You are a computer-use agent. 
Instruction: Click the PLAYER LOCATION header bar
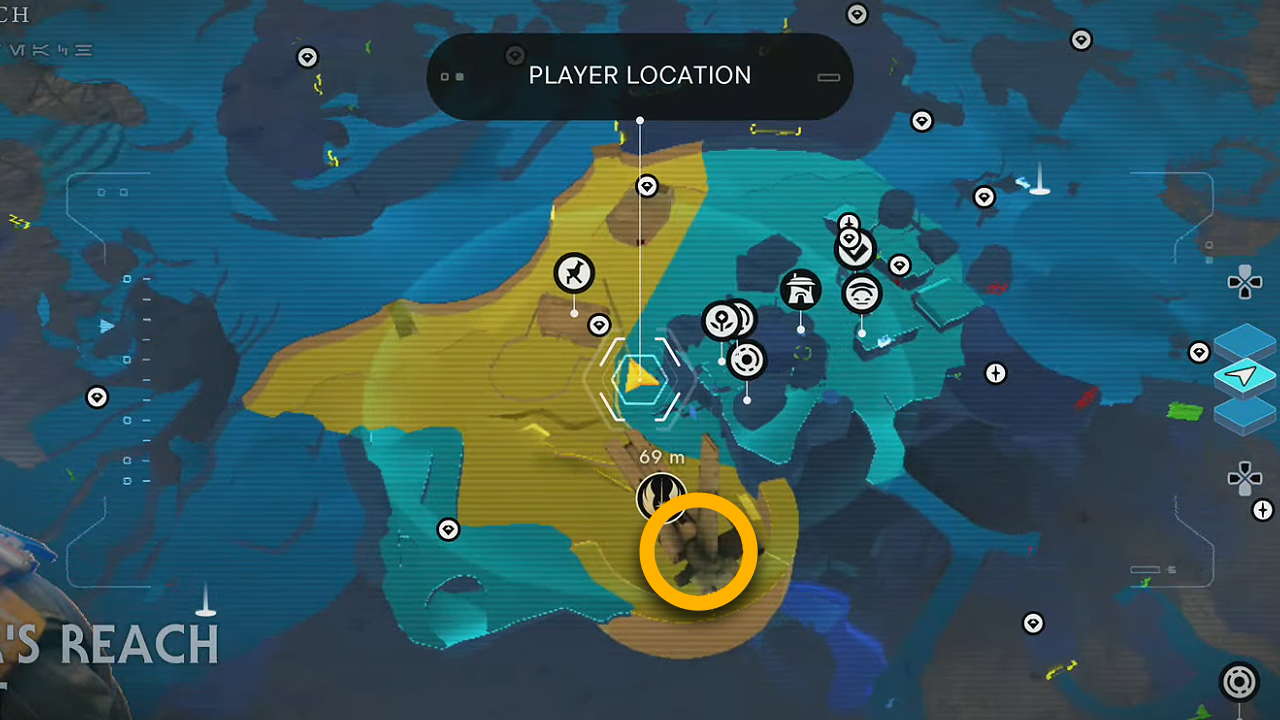tap(640, 75)
